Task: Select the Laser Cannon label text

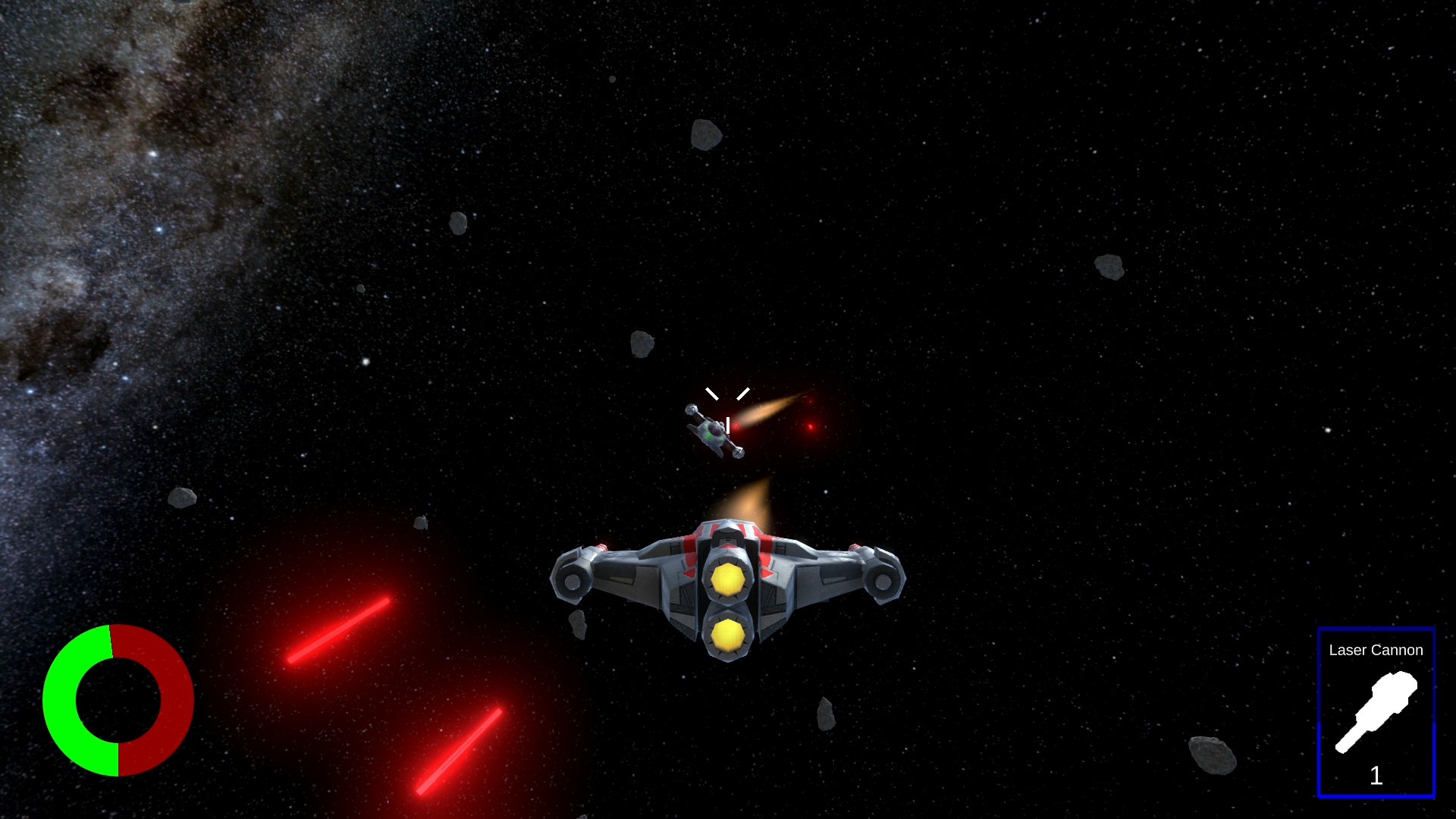Action: click(x=1377, y=651)
